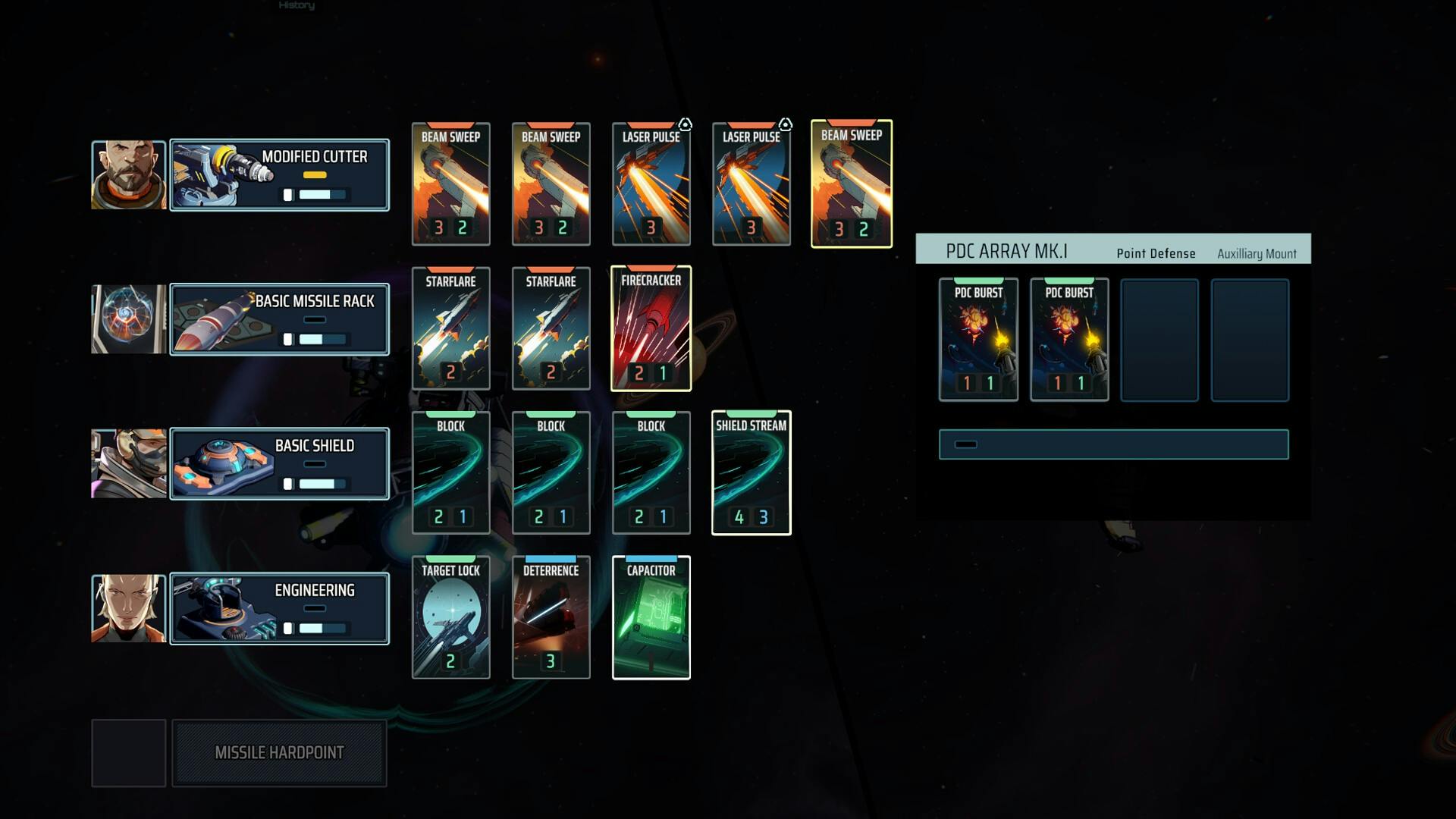Screen dimensions: 1456x819
Task: Pick the Deterrence card
Action: pyautogui.click(x=551, y=617)
